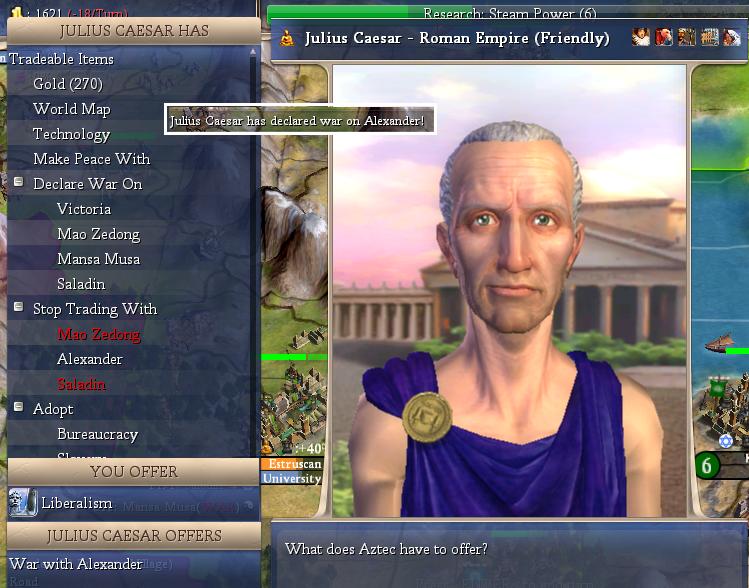The height and width of the screenshot is (588, 749).
Task: Select Bureaucracy civic to adopt
Action: [x=97, y=434]
